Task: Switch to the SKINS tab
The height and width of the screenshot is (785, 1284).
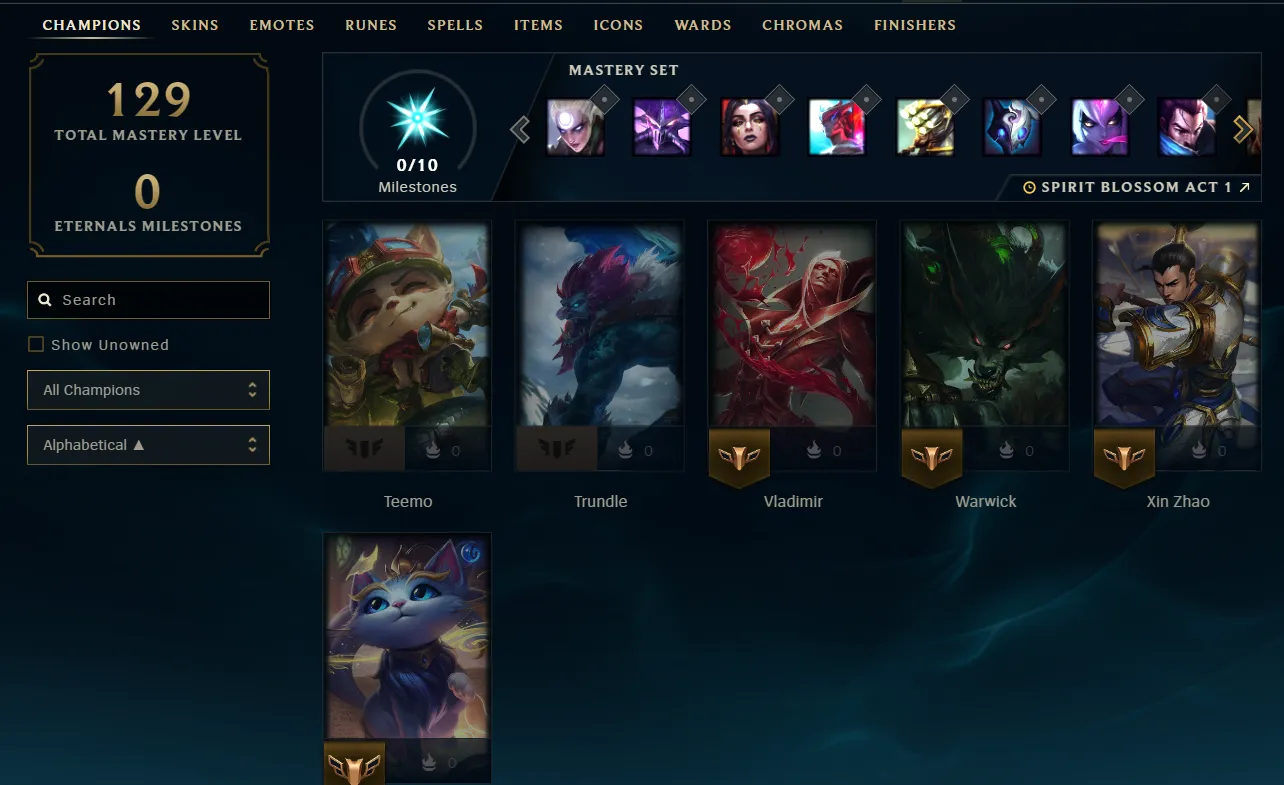Action: click(x=194, y=25)
